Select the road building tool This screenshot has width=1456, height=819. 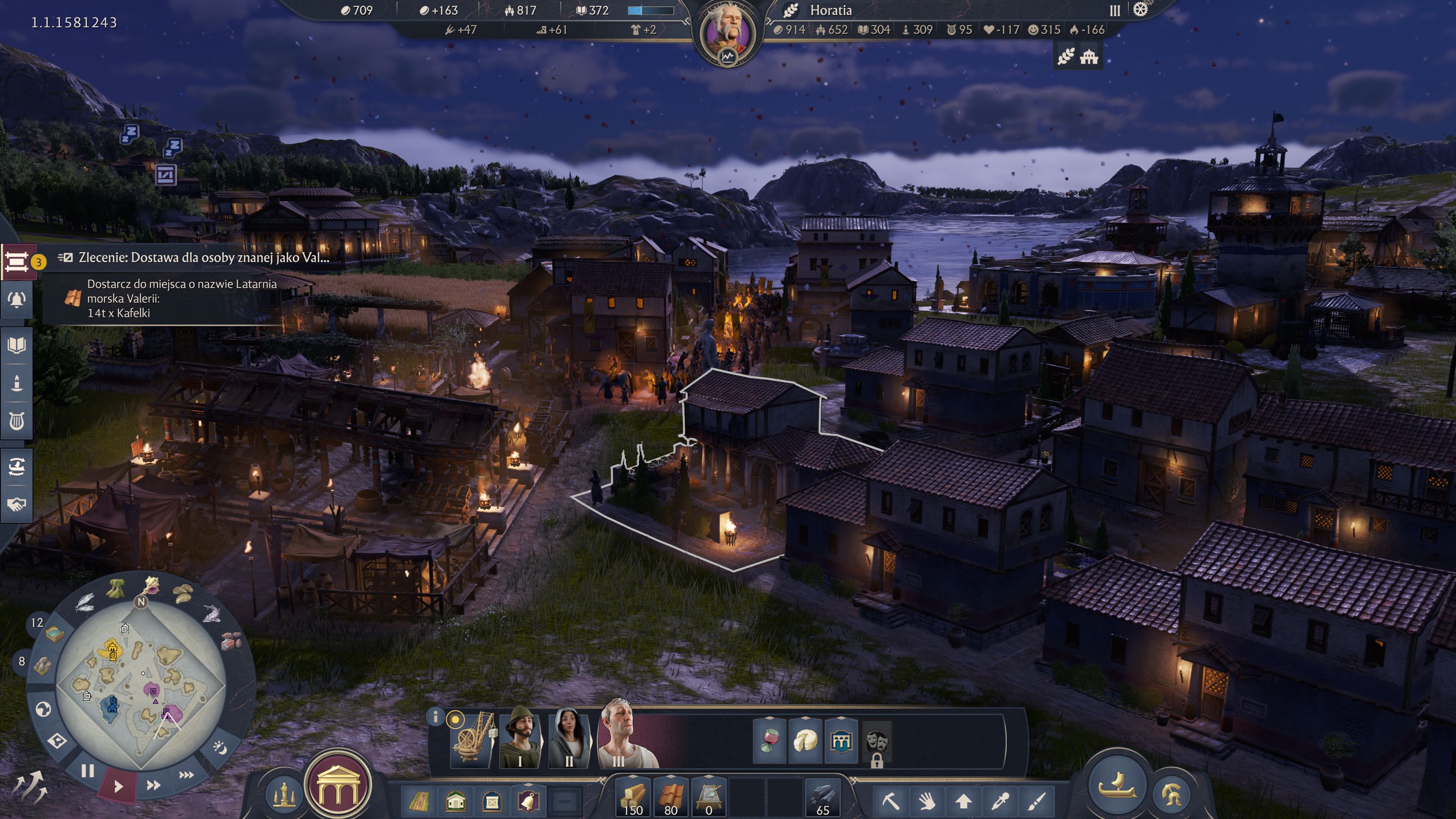pos(419,801)
